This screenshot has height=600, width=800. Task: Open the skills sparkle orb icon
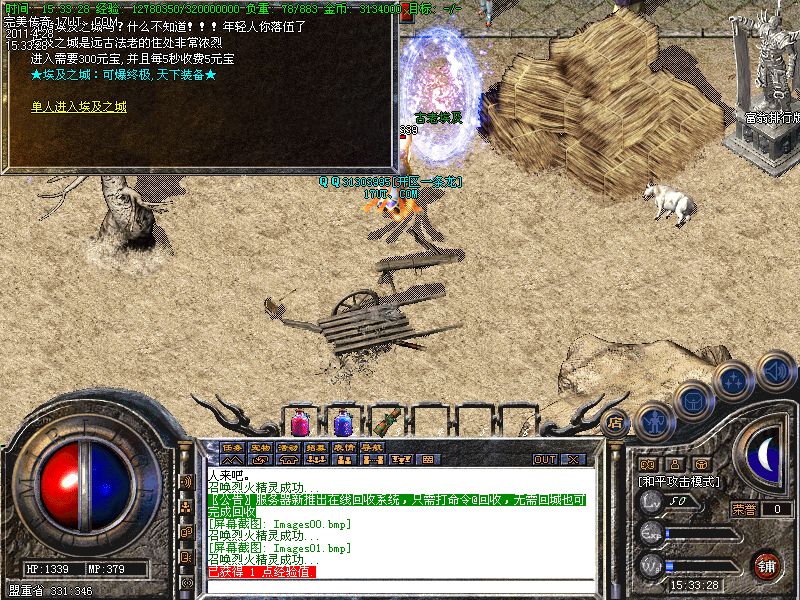click(x=735, y=381)
